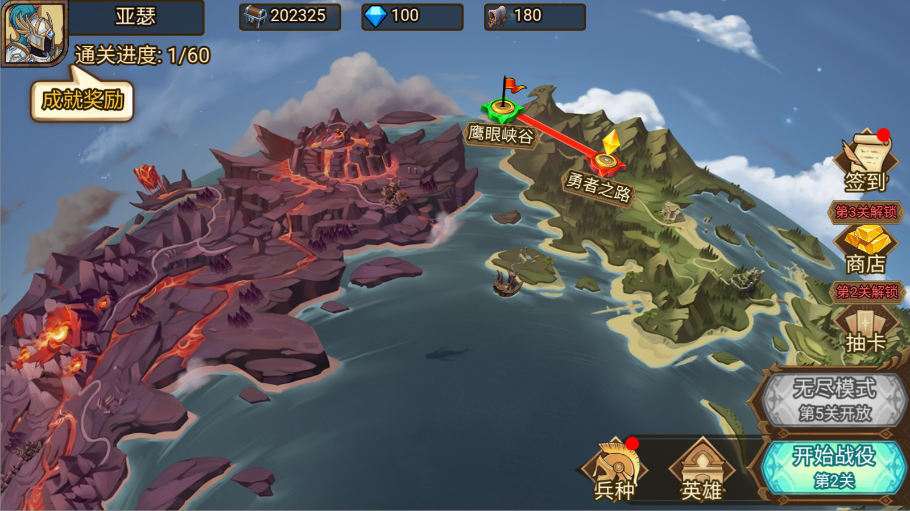Start the campaign with 开始战役
The width and height of the screenshot is (910, 511).
(833, 466)
